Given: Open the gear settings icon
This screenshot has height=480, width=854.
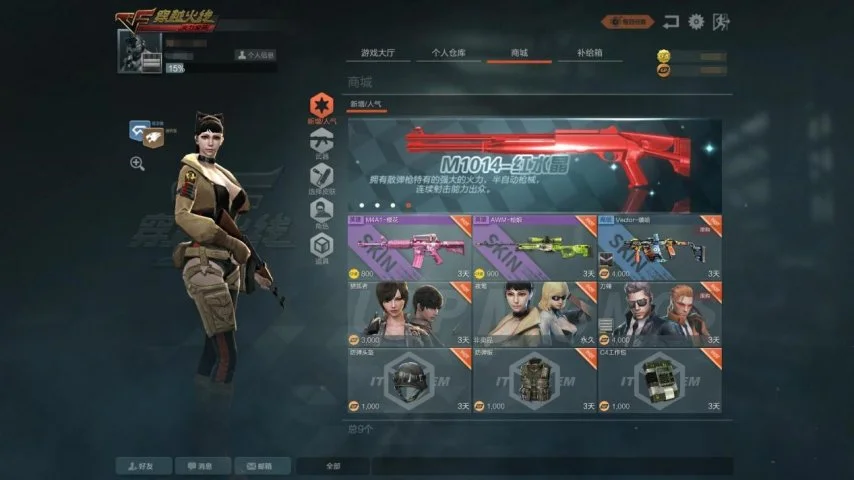Looking at the screenshot, I should 696,21.
